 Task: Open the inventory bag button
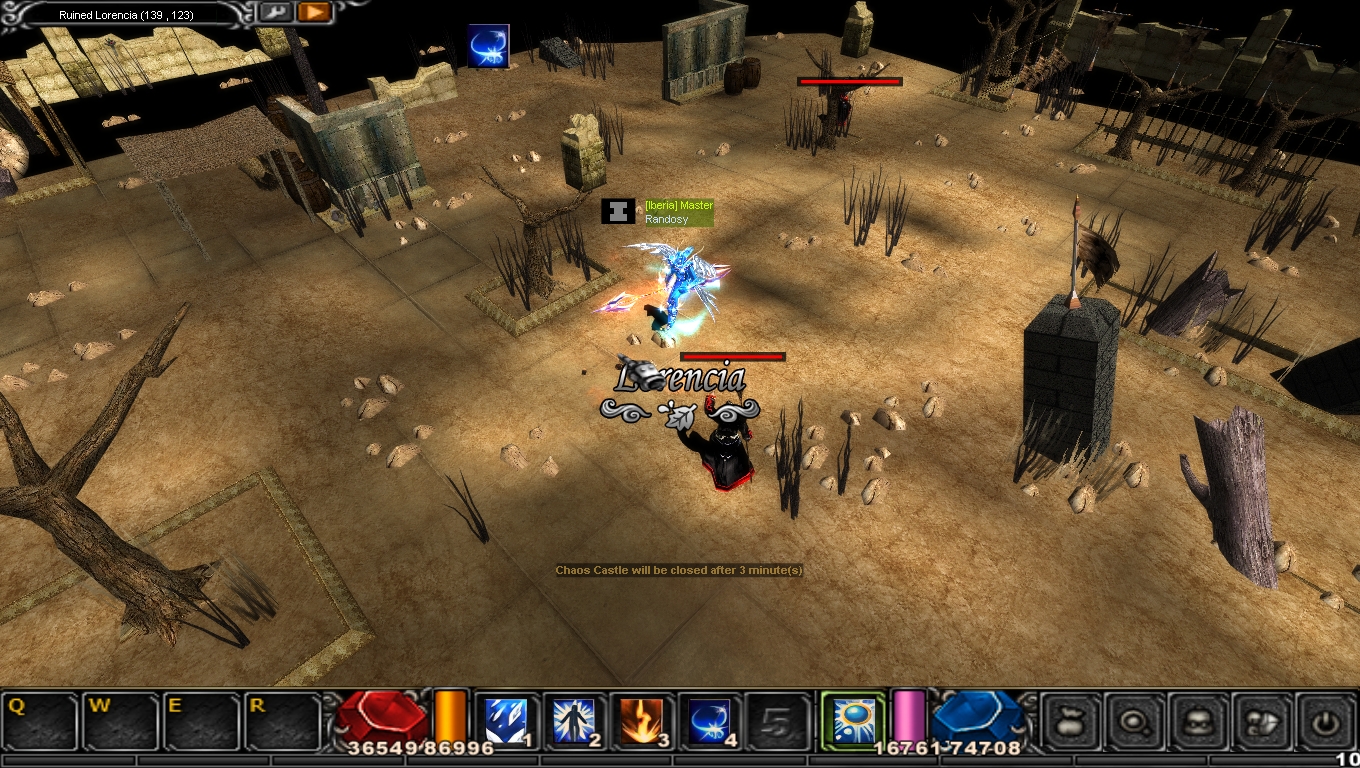1071,721
